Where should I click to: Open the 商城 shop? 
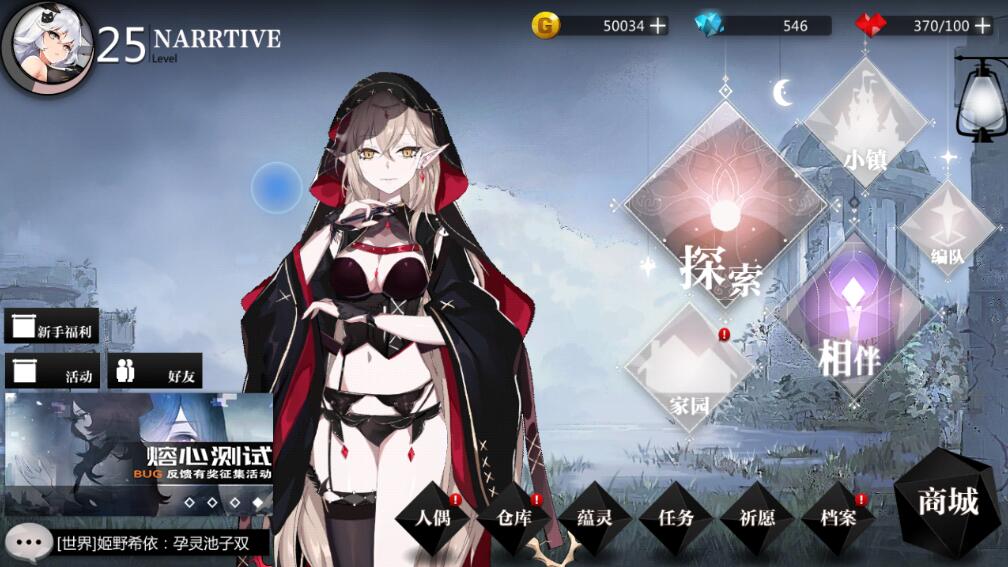coord(948,502)
